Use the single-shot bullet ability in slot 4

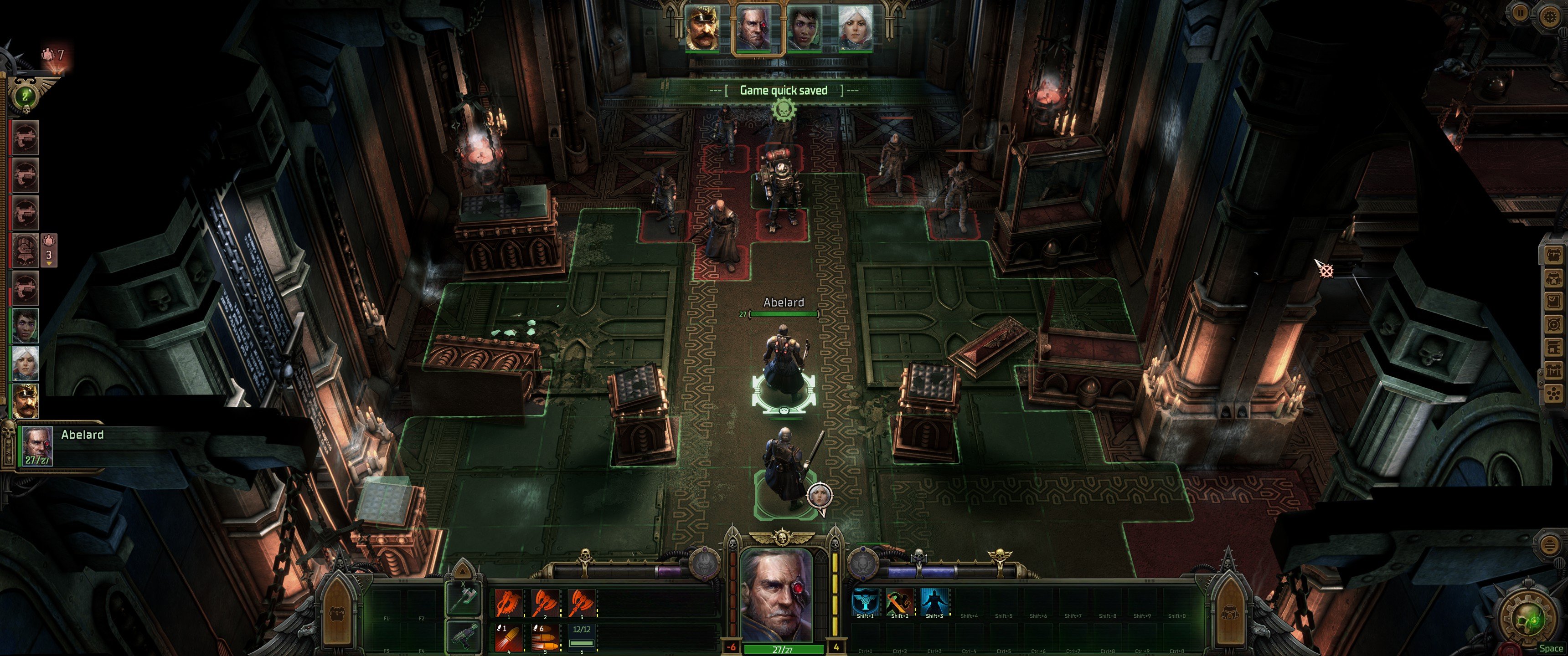[x=508, y=636]
